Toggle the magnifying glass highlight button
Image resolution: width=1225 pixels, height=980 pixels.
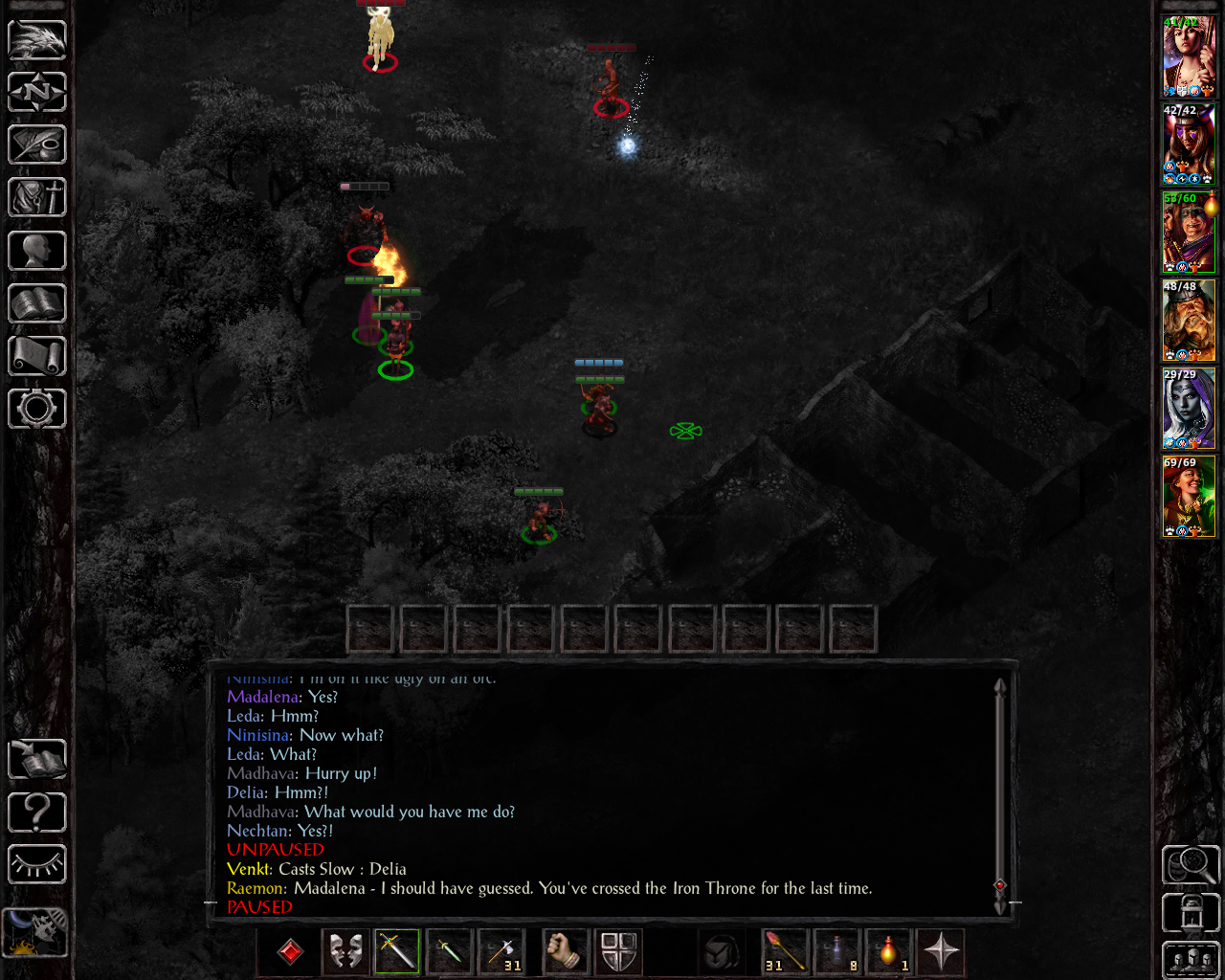tap(1191, 865)
